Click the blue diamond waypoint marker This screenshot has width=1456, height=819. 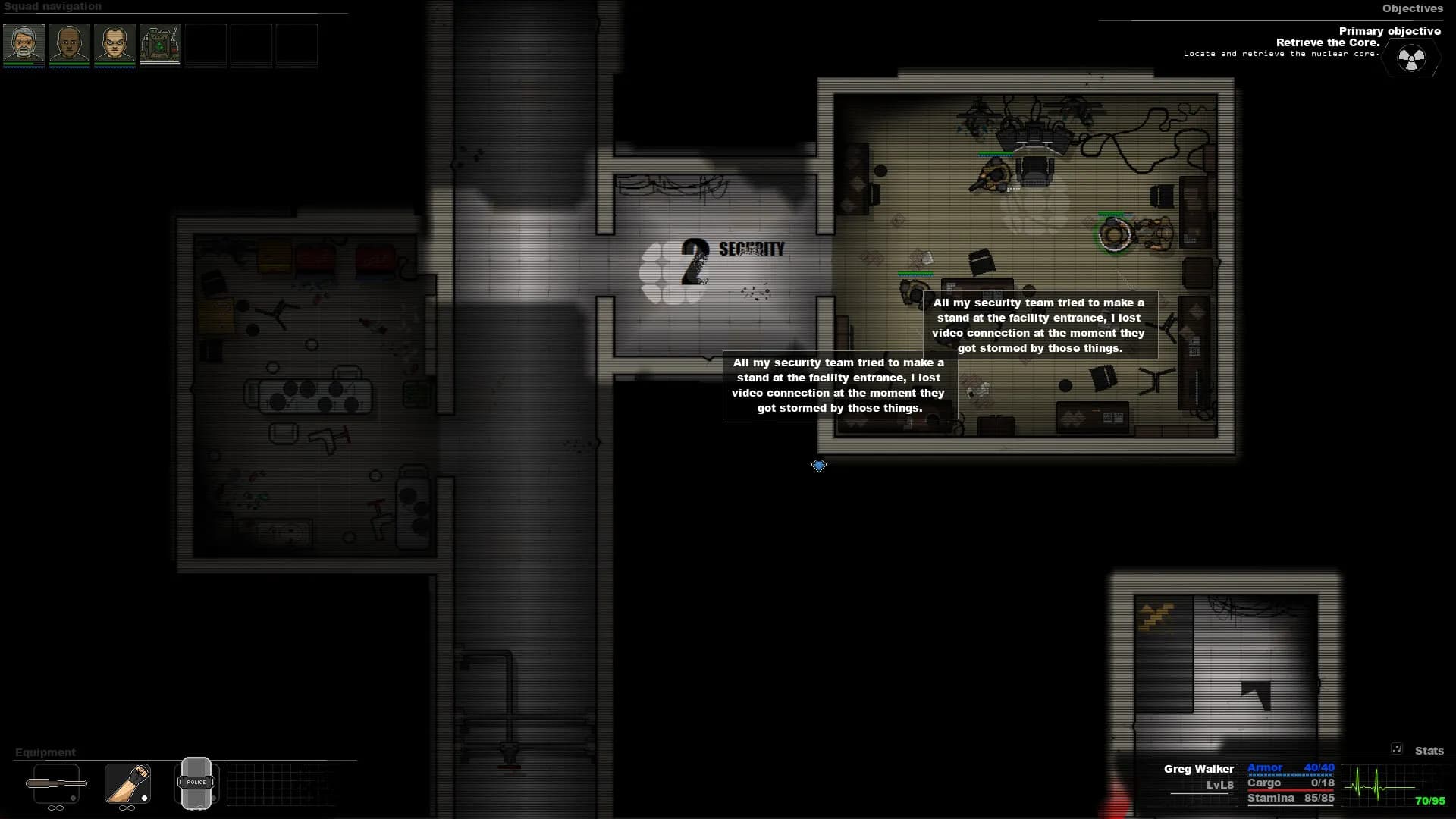(x=819, y=466)
